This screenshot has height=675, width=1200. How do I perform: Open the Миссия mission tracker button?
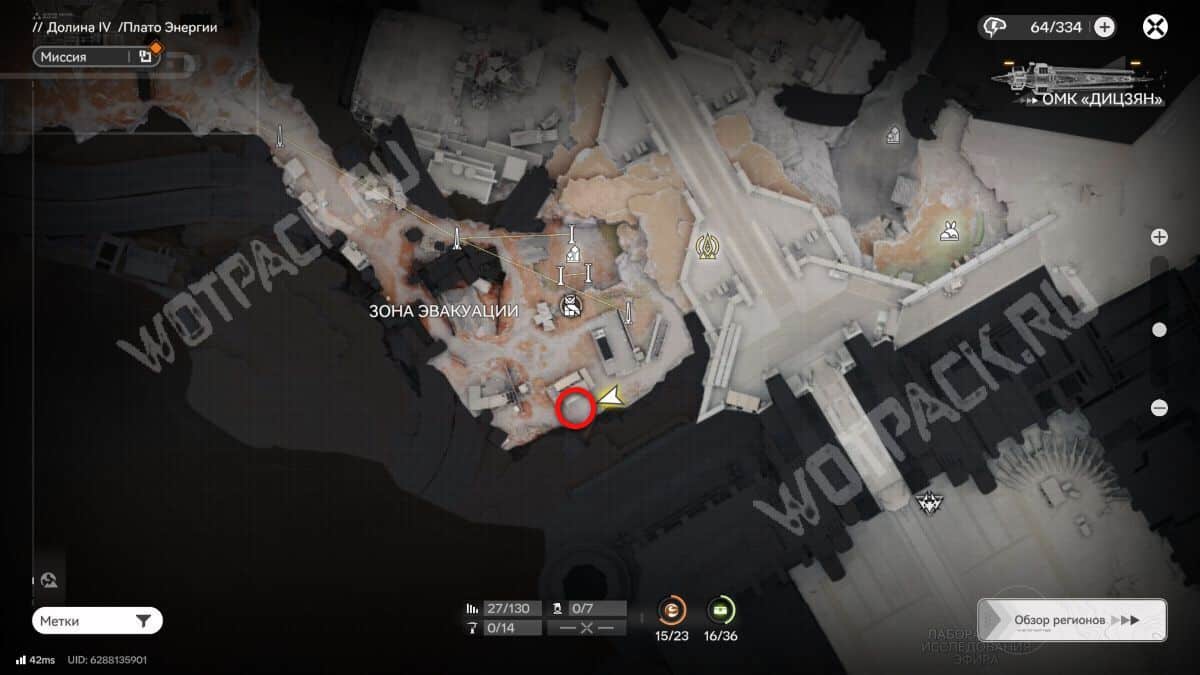point(85,57)
